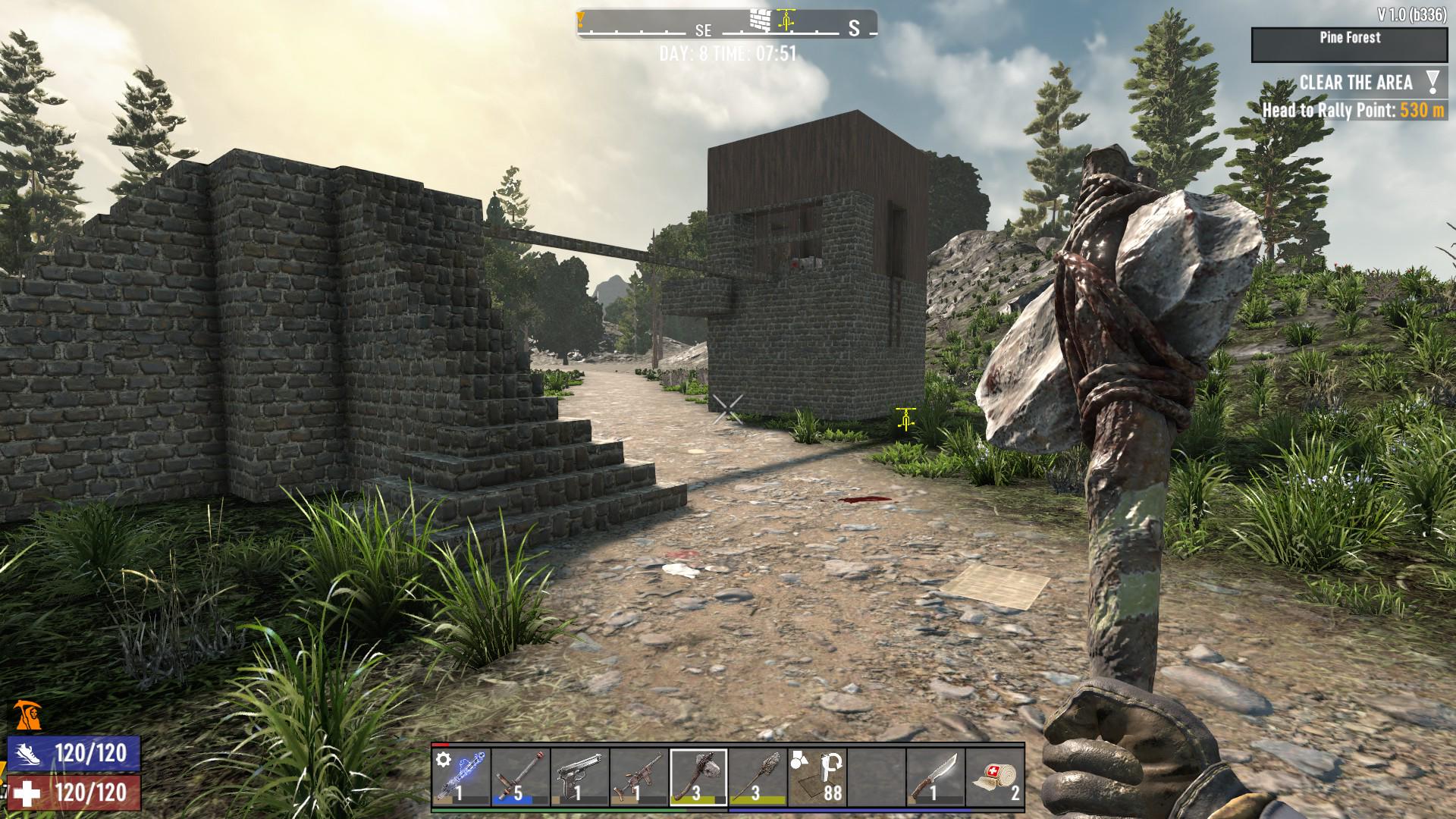Select the stone axe hotbar slot

click(698, 777)
